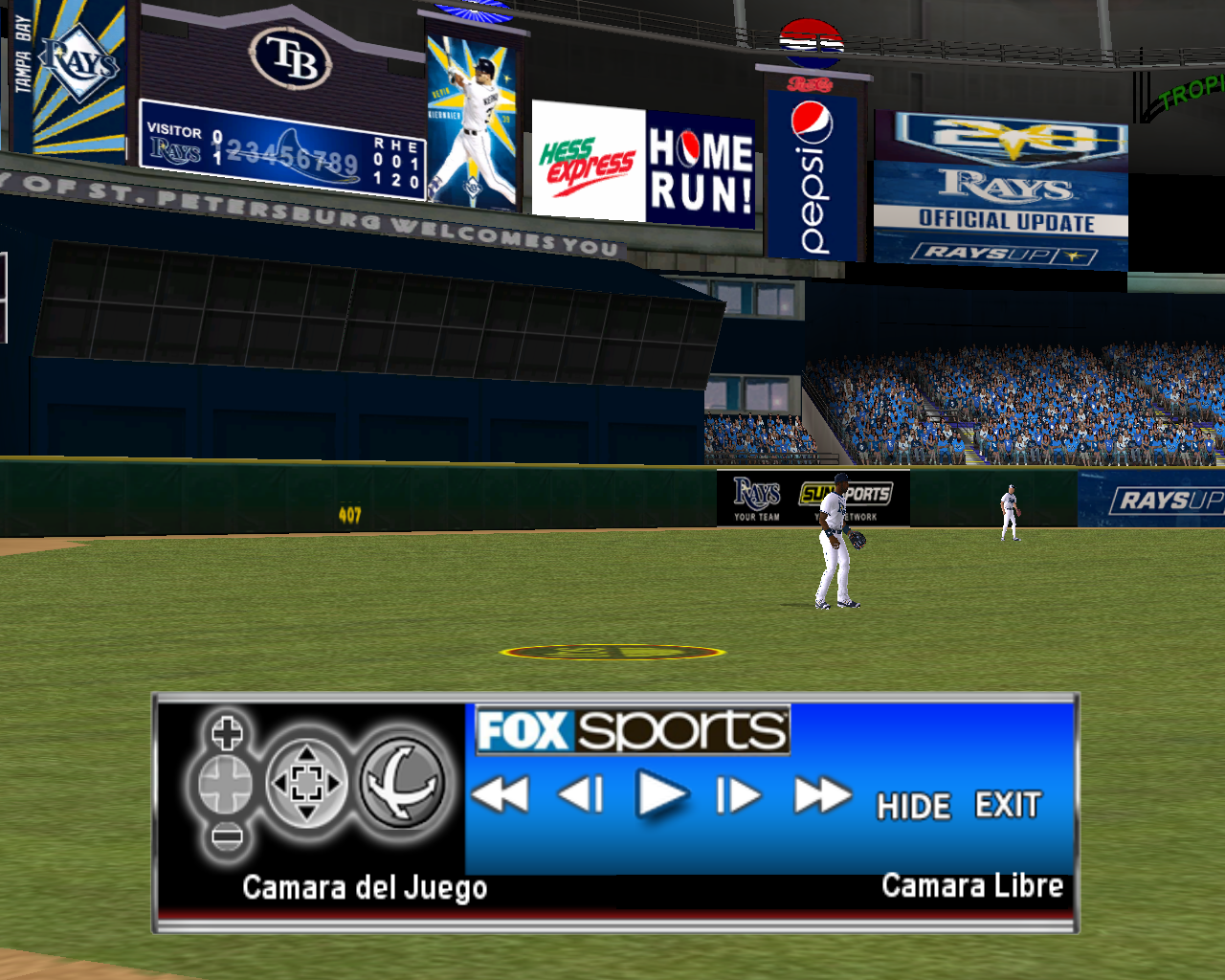
Task: Step one frame forward in replay
Action: point(739,795)
